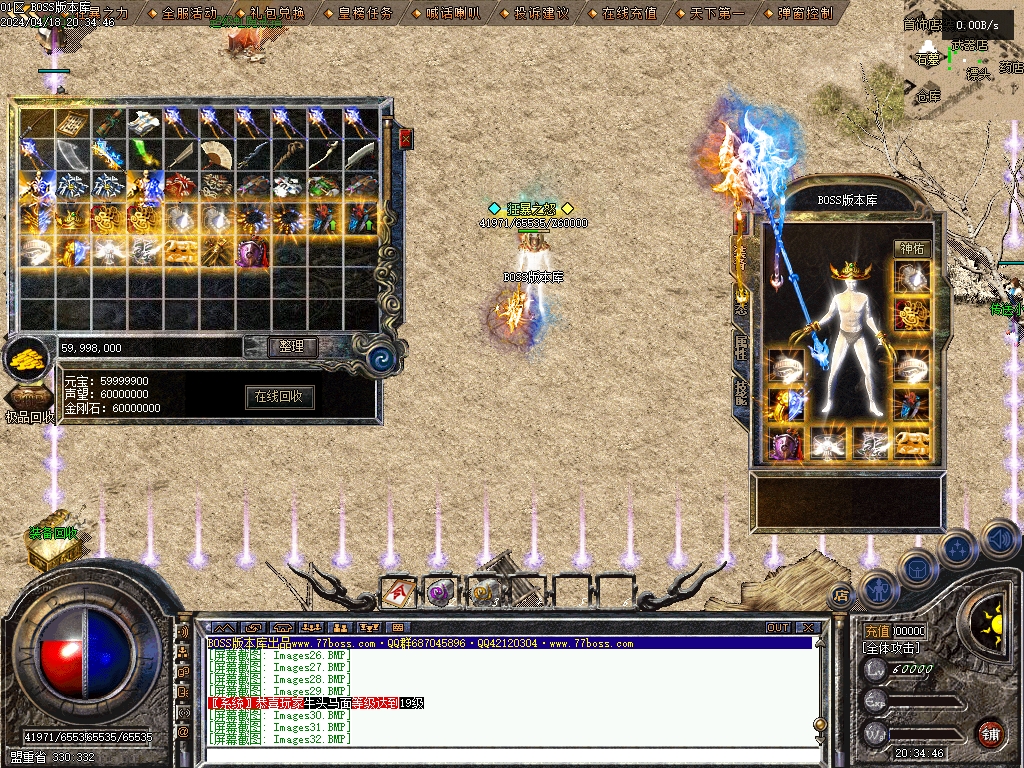Click the 整理 sort button
Viewport: 1024px width, 768px height.
tap(292, 347)
